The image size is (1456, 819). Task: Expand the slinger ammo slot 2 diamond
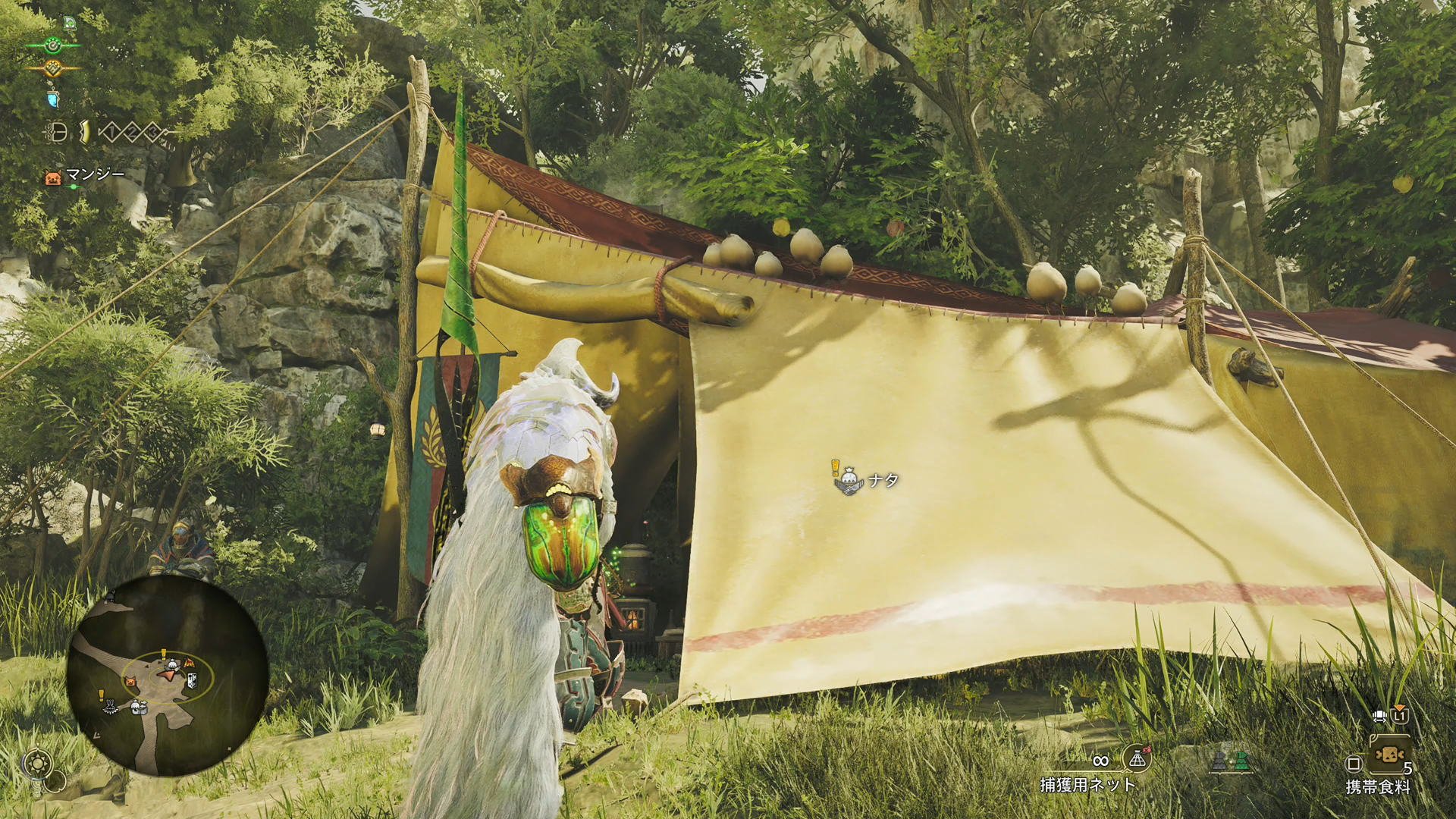[x=132, y=131]
